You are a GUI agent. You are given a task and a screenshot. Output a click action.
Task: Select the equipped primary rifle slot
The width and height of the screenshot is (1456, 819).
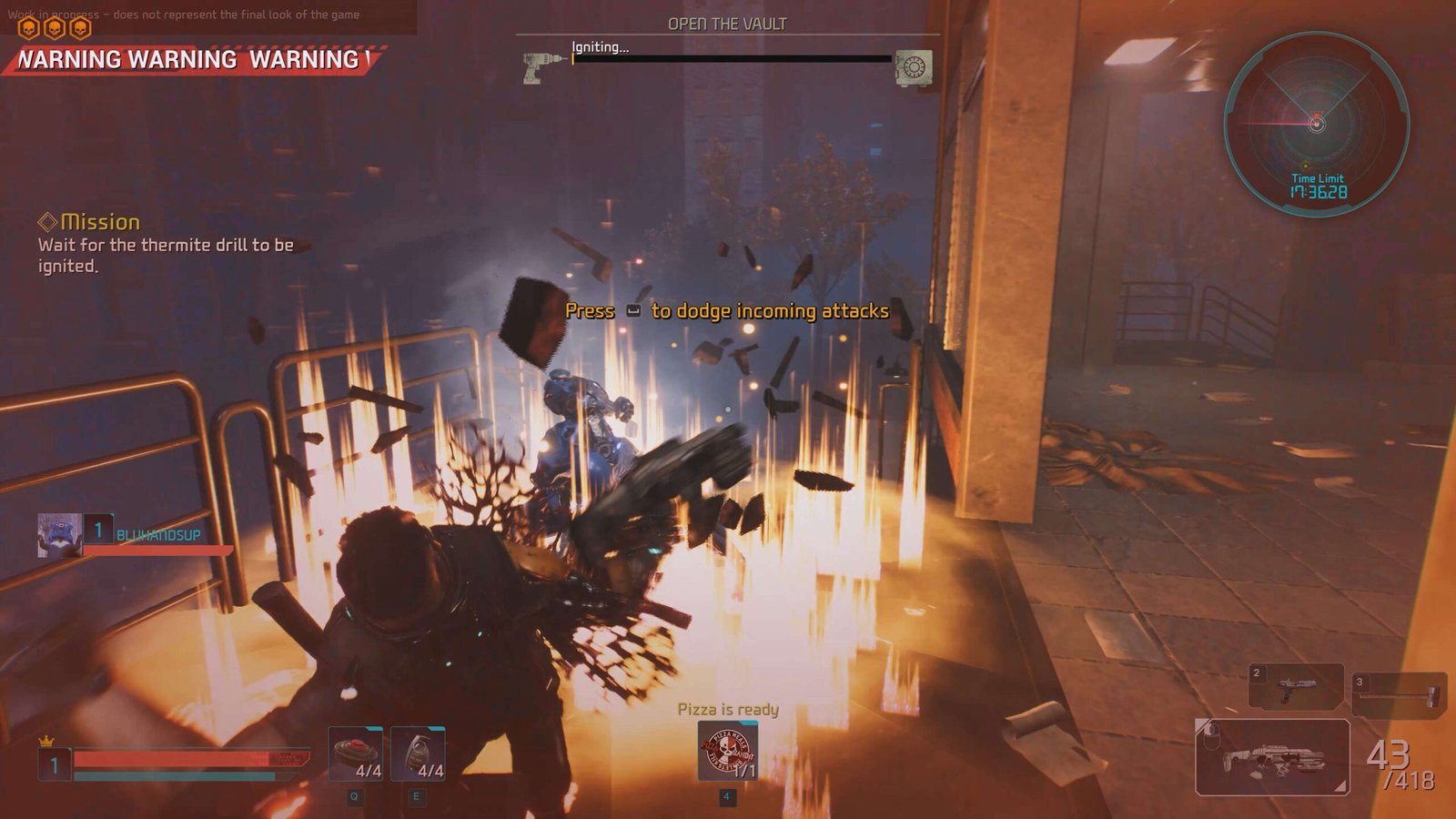coord(1271,757)
